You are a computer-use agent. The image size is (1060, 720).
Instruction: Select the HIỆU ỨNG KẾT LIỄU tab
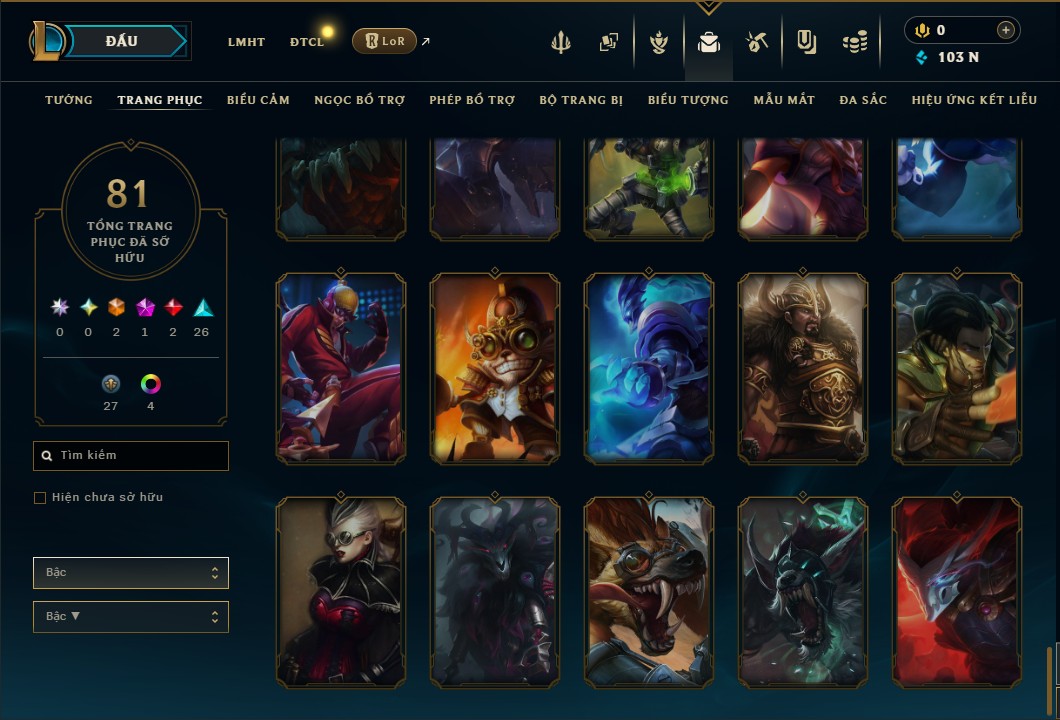(975, 100)
